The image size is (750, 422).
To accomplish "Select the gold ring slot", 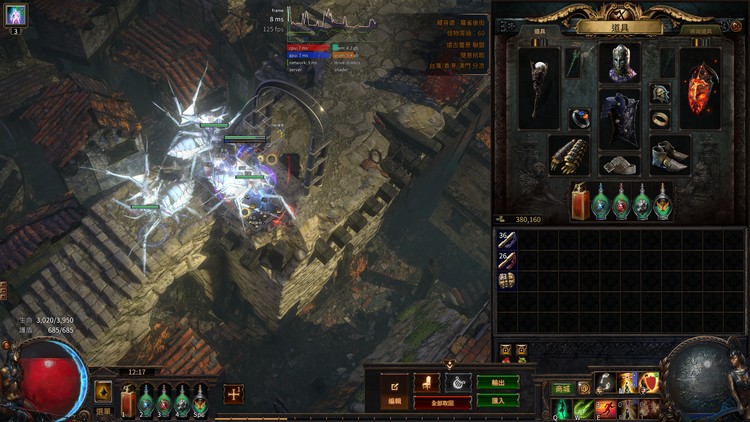I will [660, 118].
